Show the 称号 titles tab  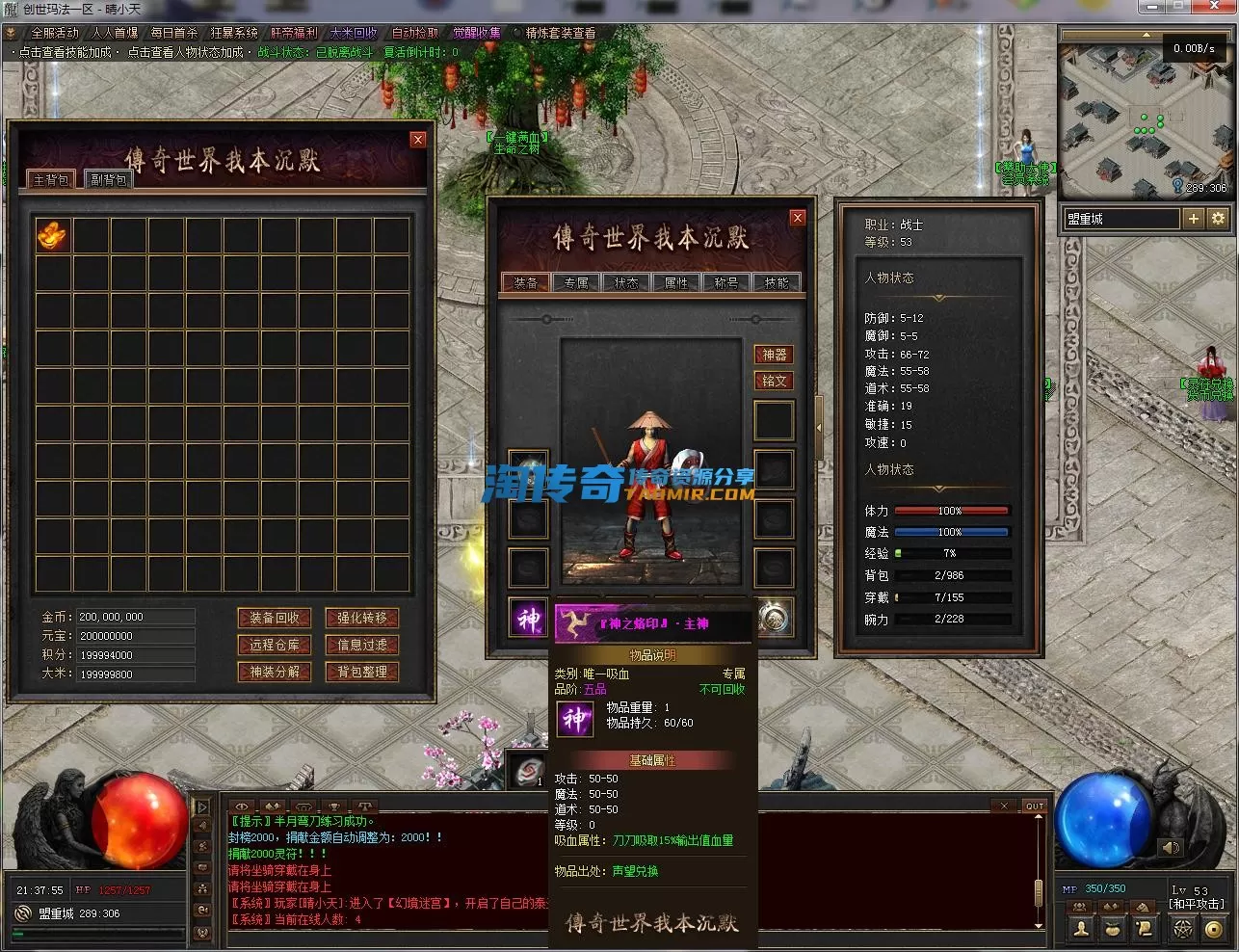click(726, 283)
